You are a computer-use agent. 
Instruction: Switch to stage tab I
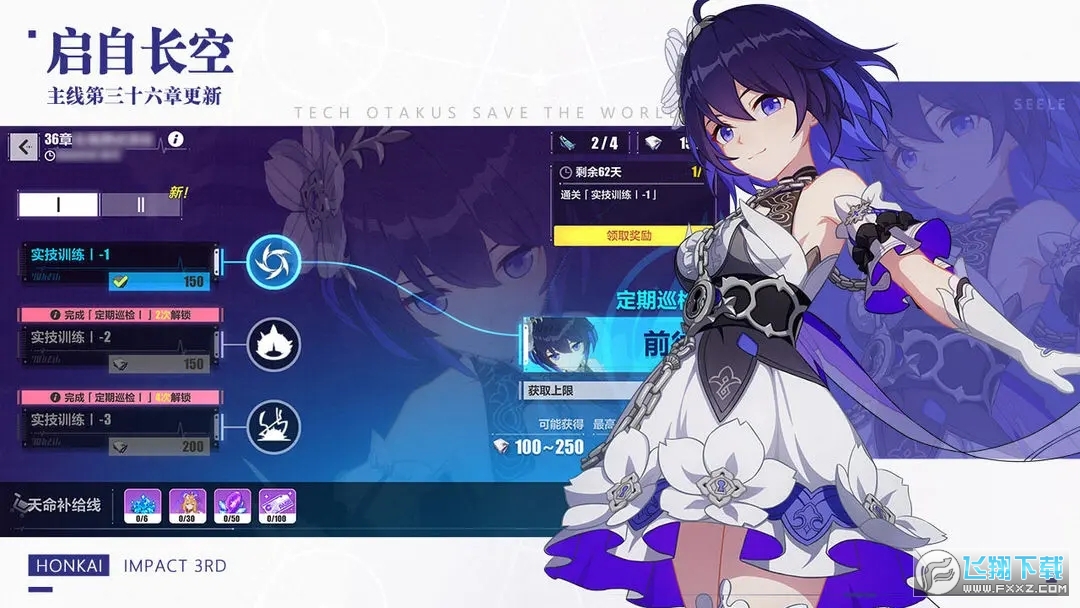point(58,205)
